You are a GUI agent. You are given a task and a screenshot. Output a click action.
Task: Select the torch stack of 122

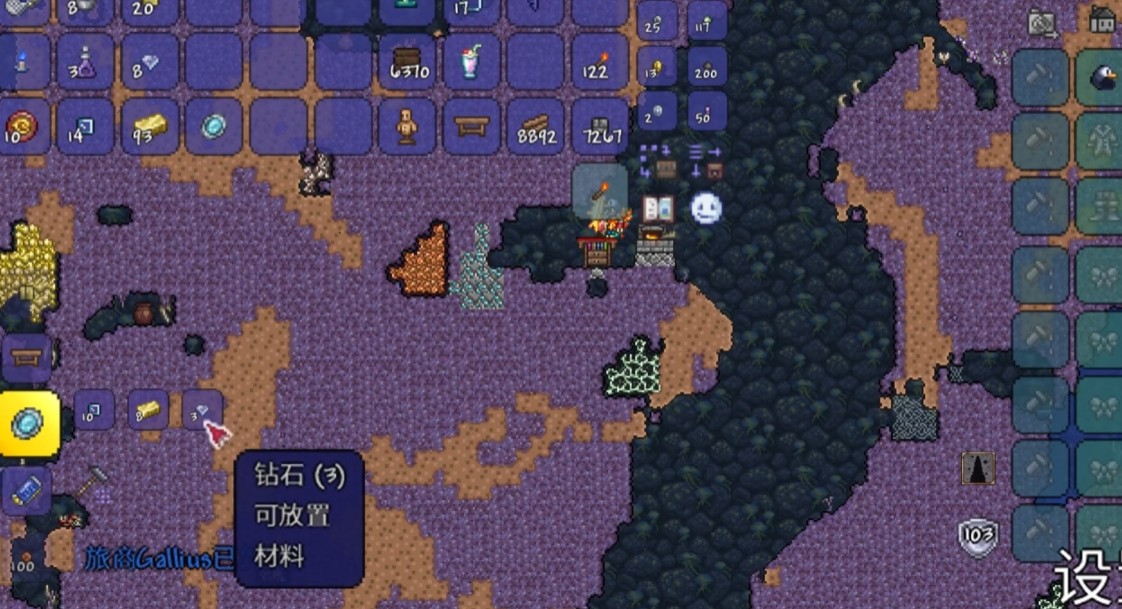coord(599,63)
